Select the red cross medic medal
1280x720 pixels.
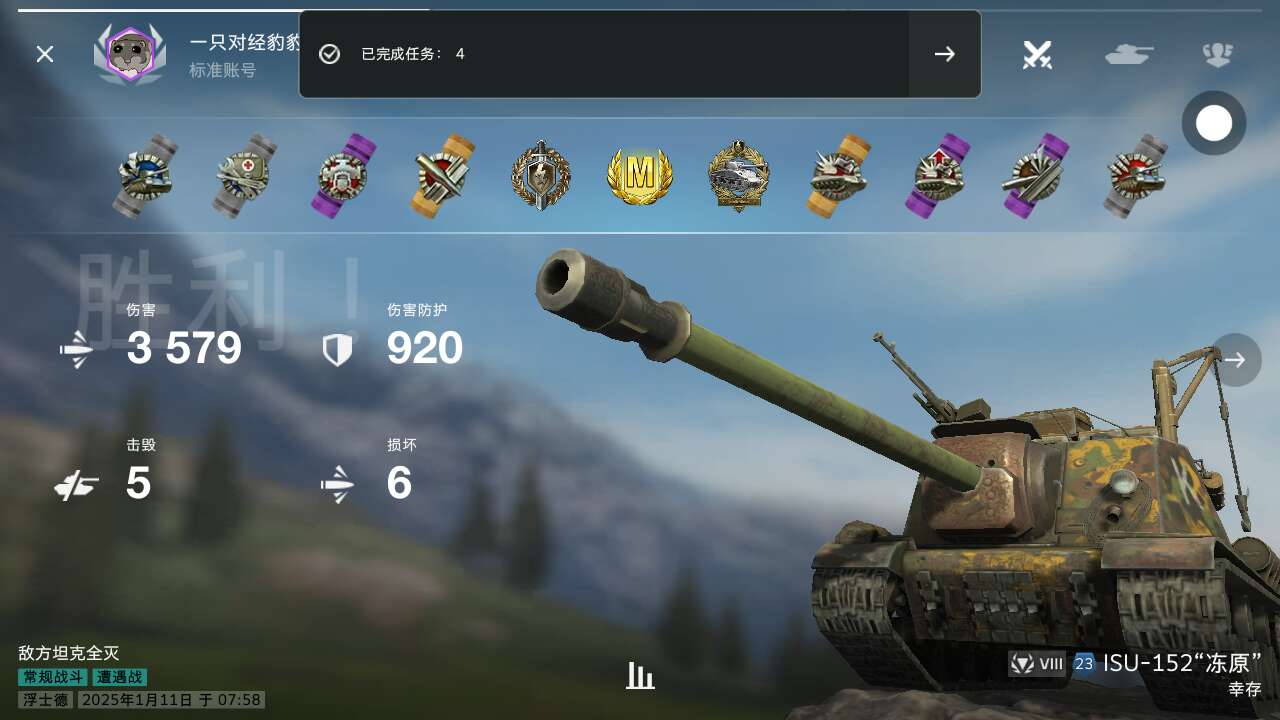pos(245,176)
